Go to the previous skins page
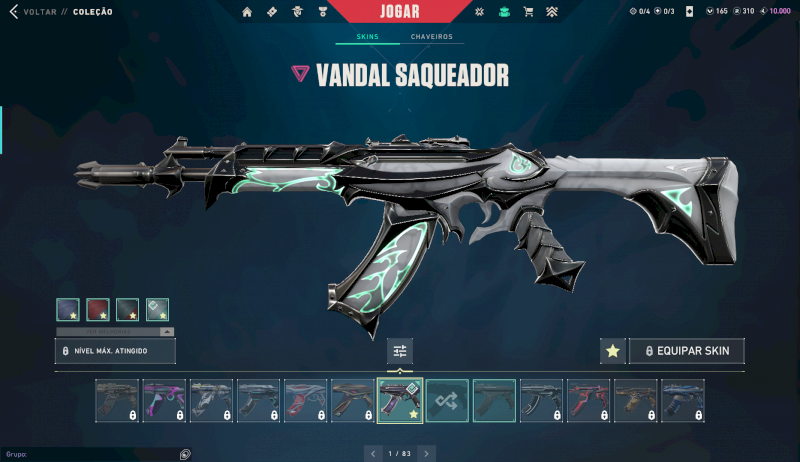The width and height of the screenshot is (800, 462). tap(374, 454)
